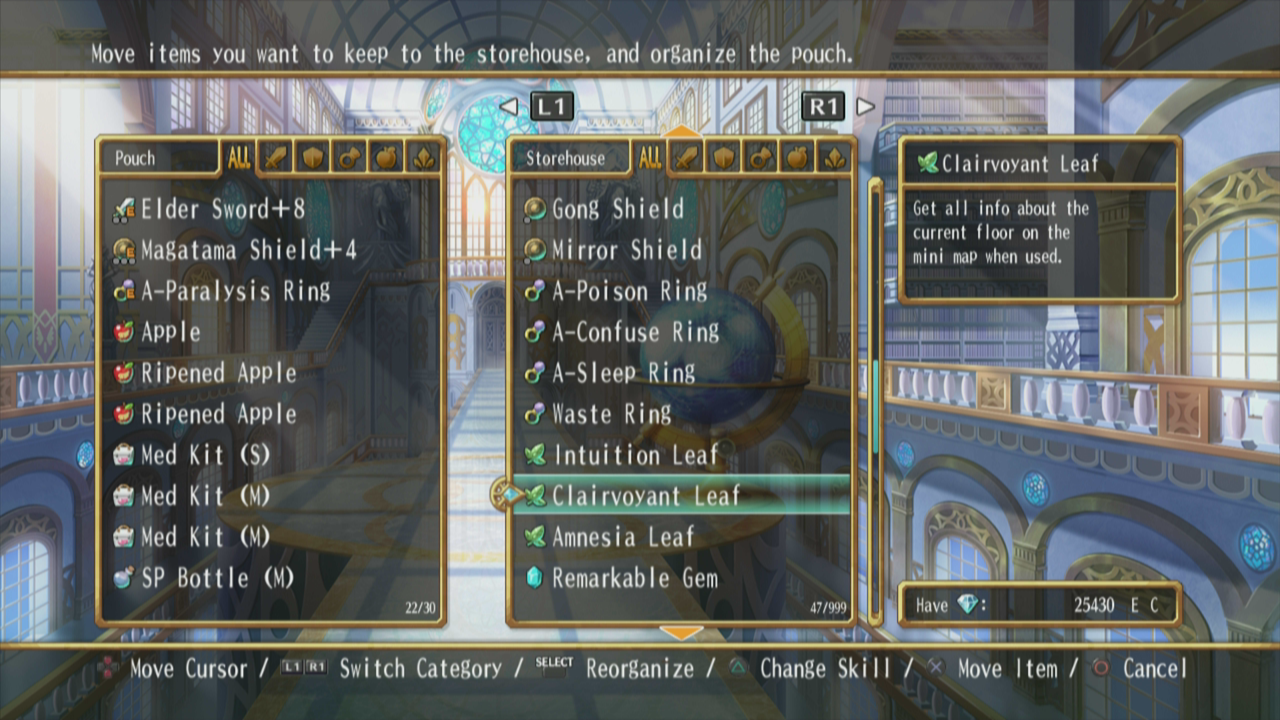Pick the Intuition Leaf from the storehouse
Screen dimensions: 1280x720
[x=635, y=455]
